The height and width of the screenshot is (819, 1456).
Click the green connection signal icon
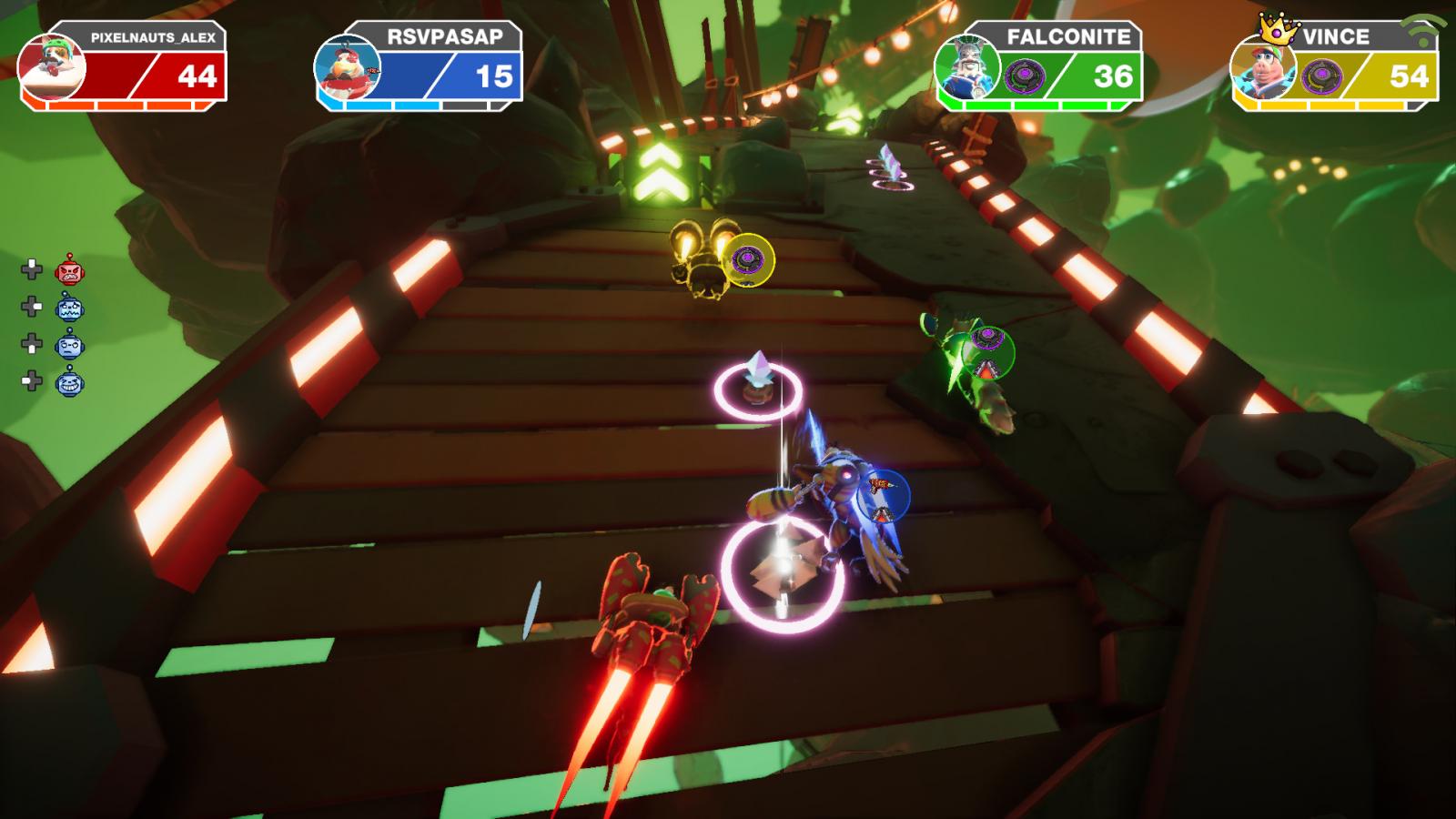pyautogui.click(x=1422, y=27)
